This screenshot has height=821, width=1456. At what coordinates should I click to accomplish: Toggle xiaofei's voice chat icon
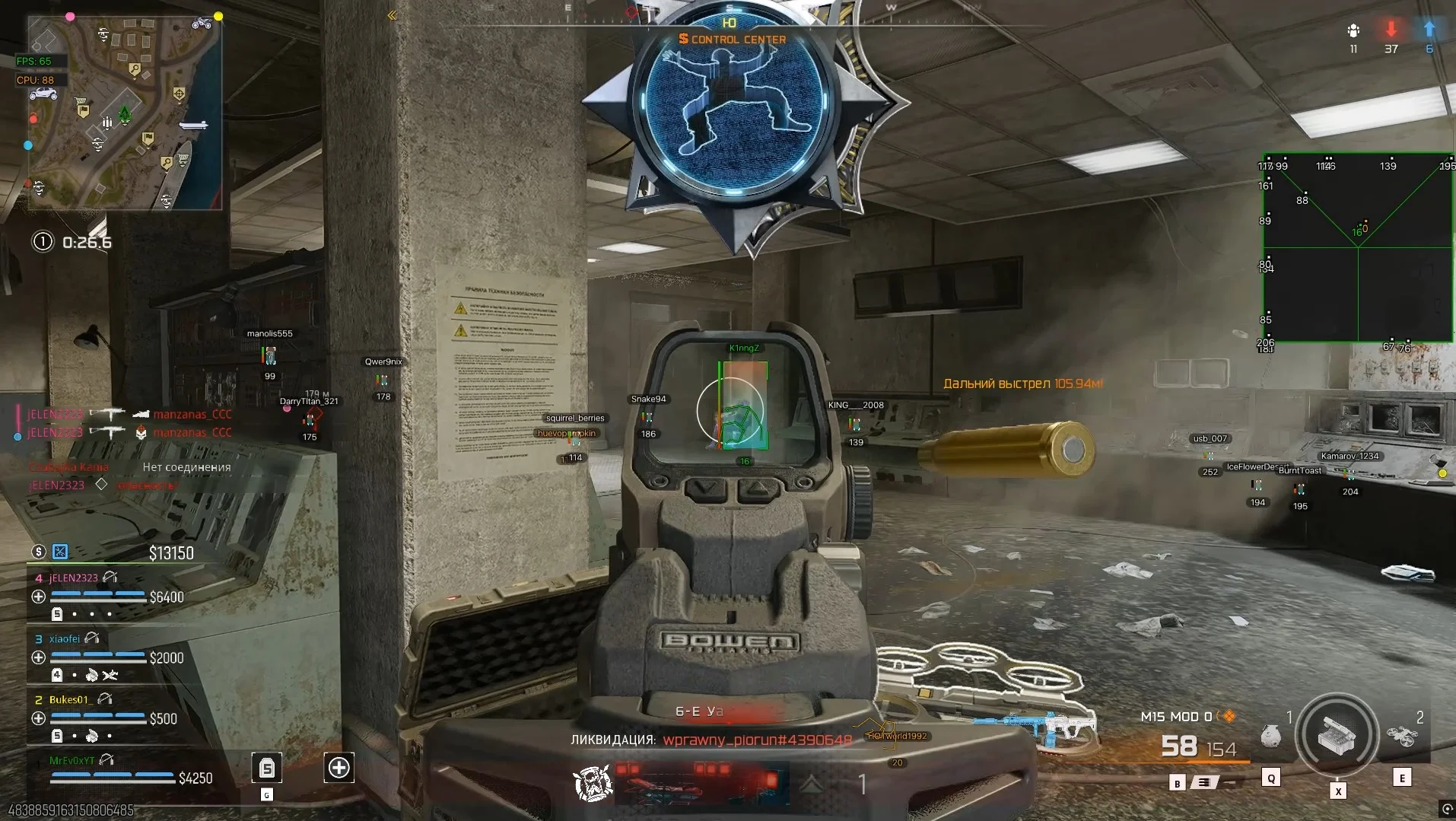pos(91,639)
